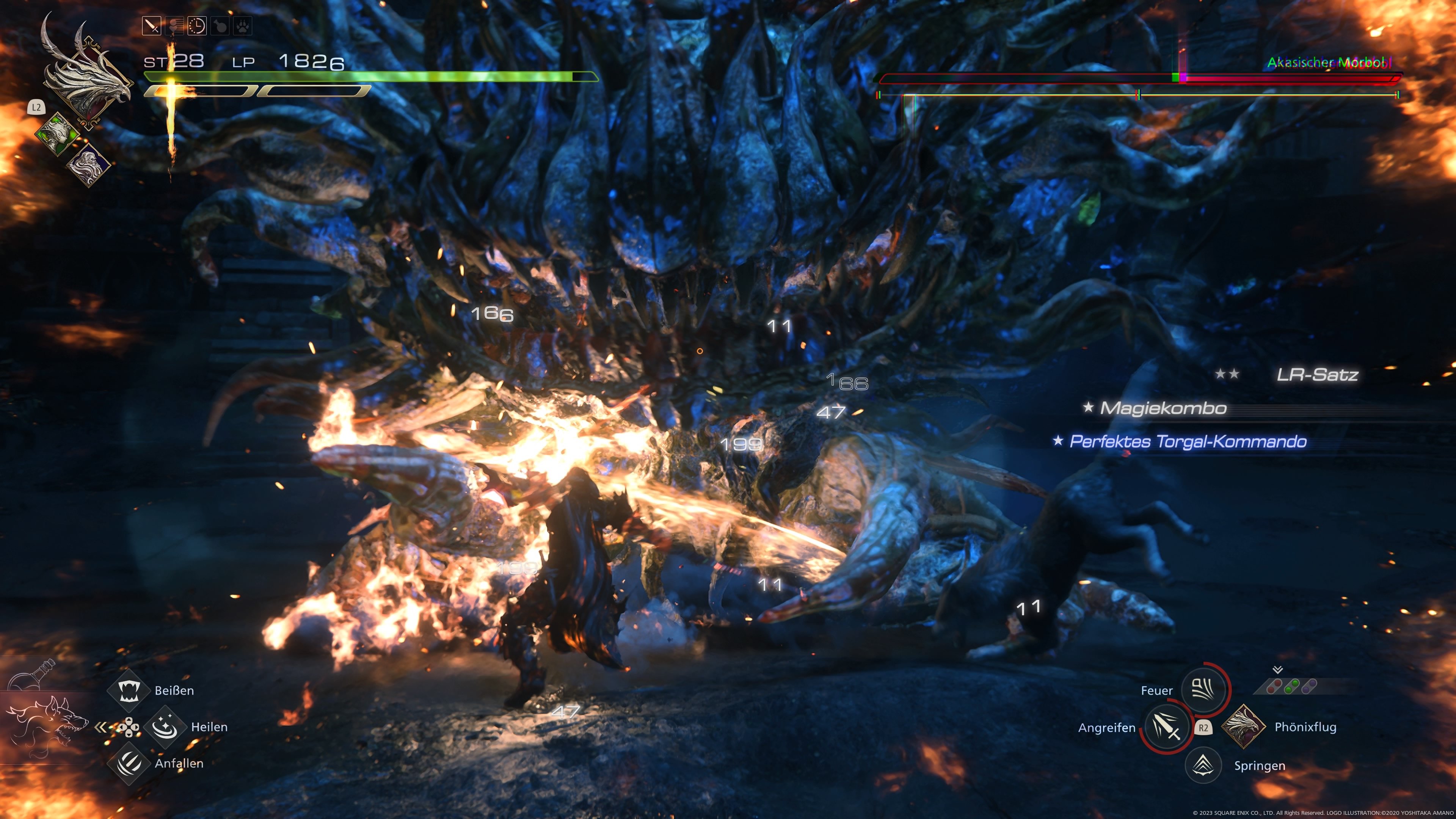Click the sword status icon

click(x=152, y=26)
